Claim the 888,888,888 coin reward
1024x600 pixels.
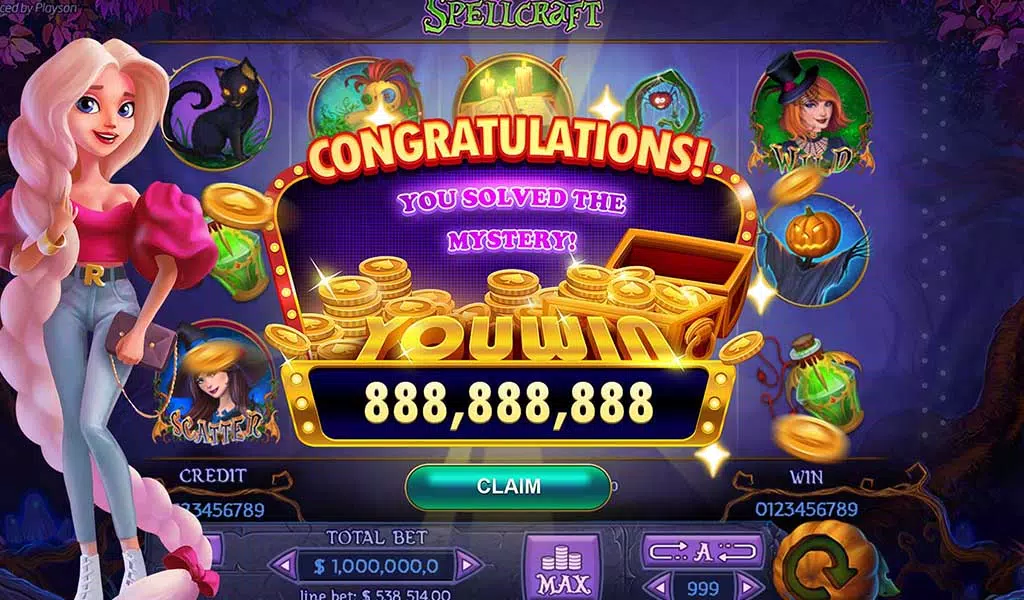(508, 487)
